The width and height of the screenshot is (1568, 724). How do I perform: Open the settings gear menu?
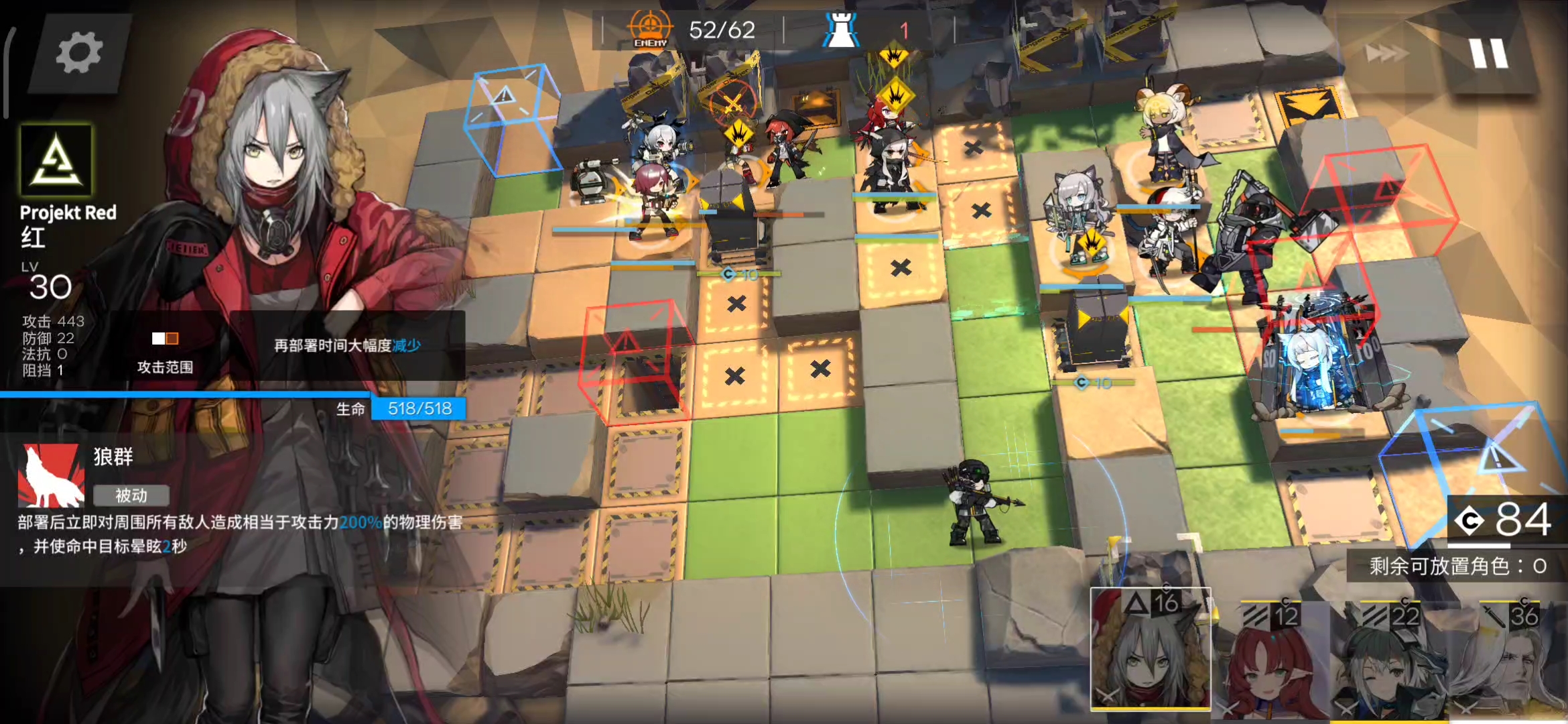[79, 53]
